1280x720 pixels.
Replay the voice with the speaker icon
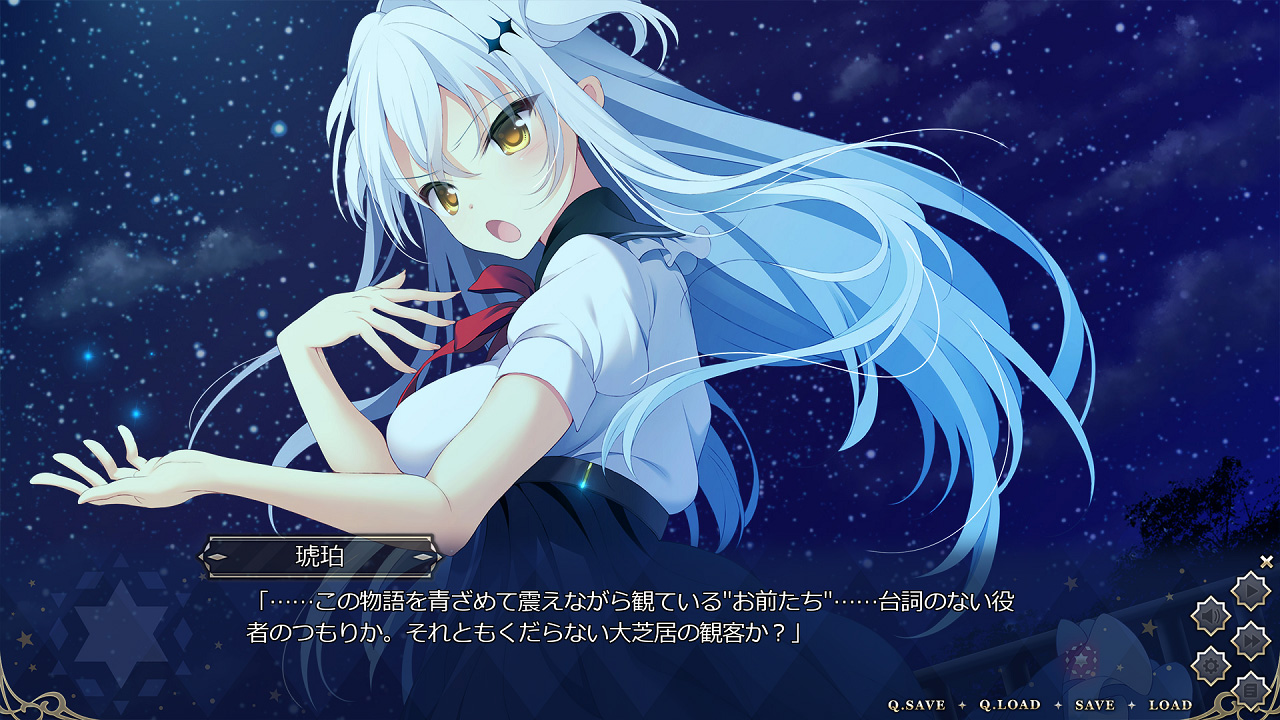(x=1211, y=615)
